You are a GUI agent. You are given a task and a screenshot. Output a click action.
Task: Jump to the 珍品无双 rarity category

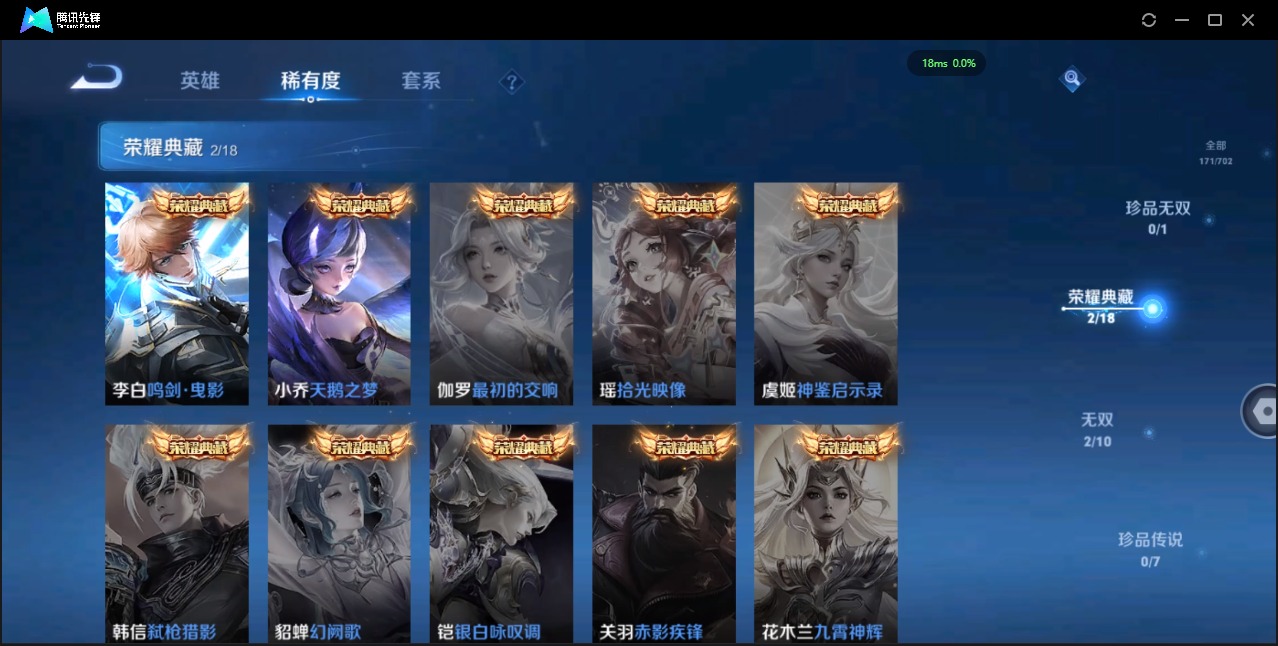pyautogui.click(x=1158, y=216)
